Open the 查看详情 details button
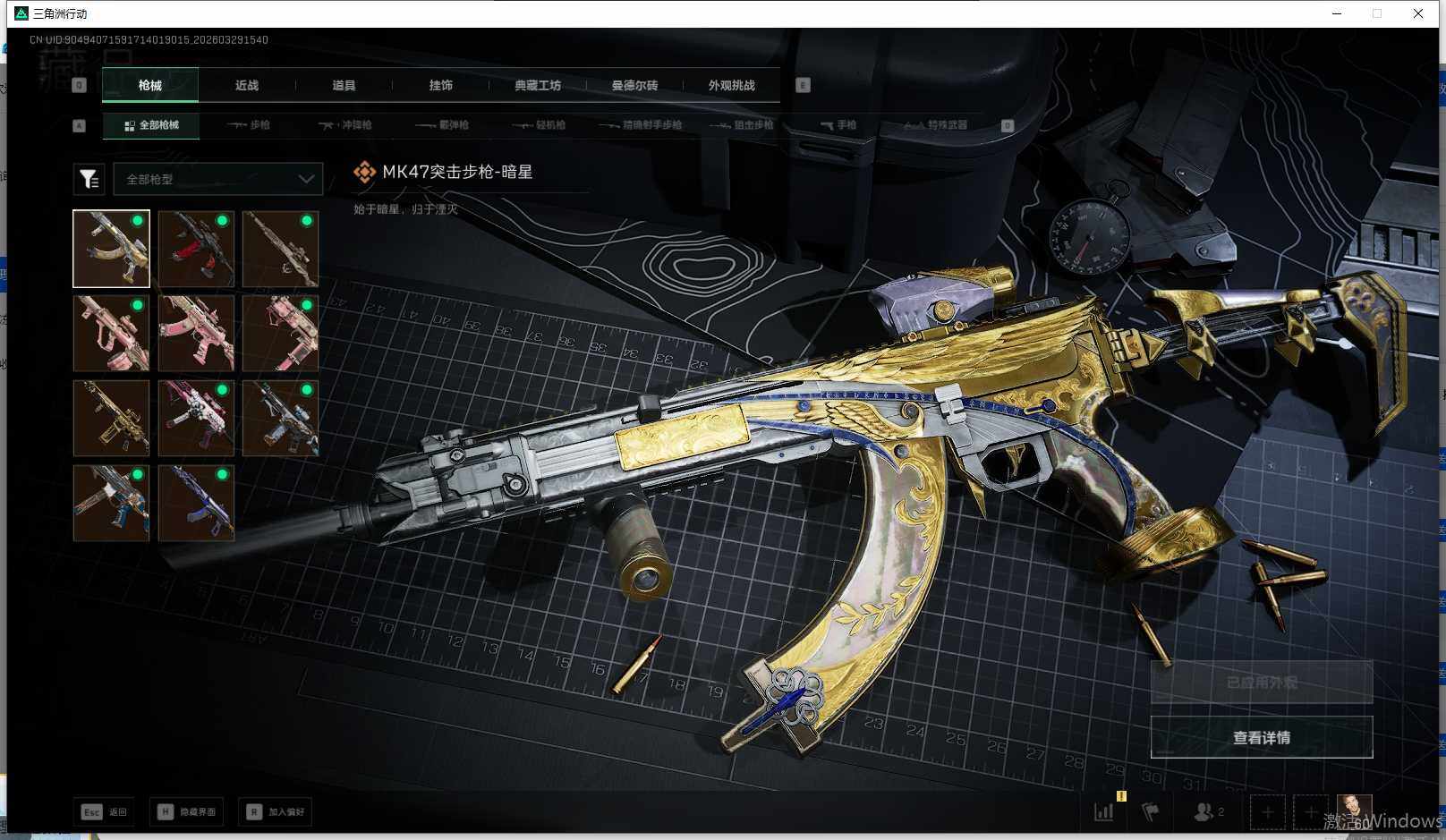The image size is (1446, 840). [x=1261, y=737]
